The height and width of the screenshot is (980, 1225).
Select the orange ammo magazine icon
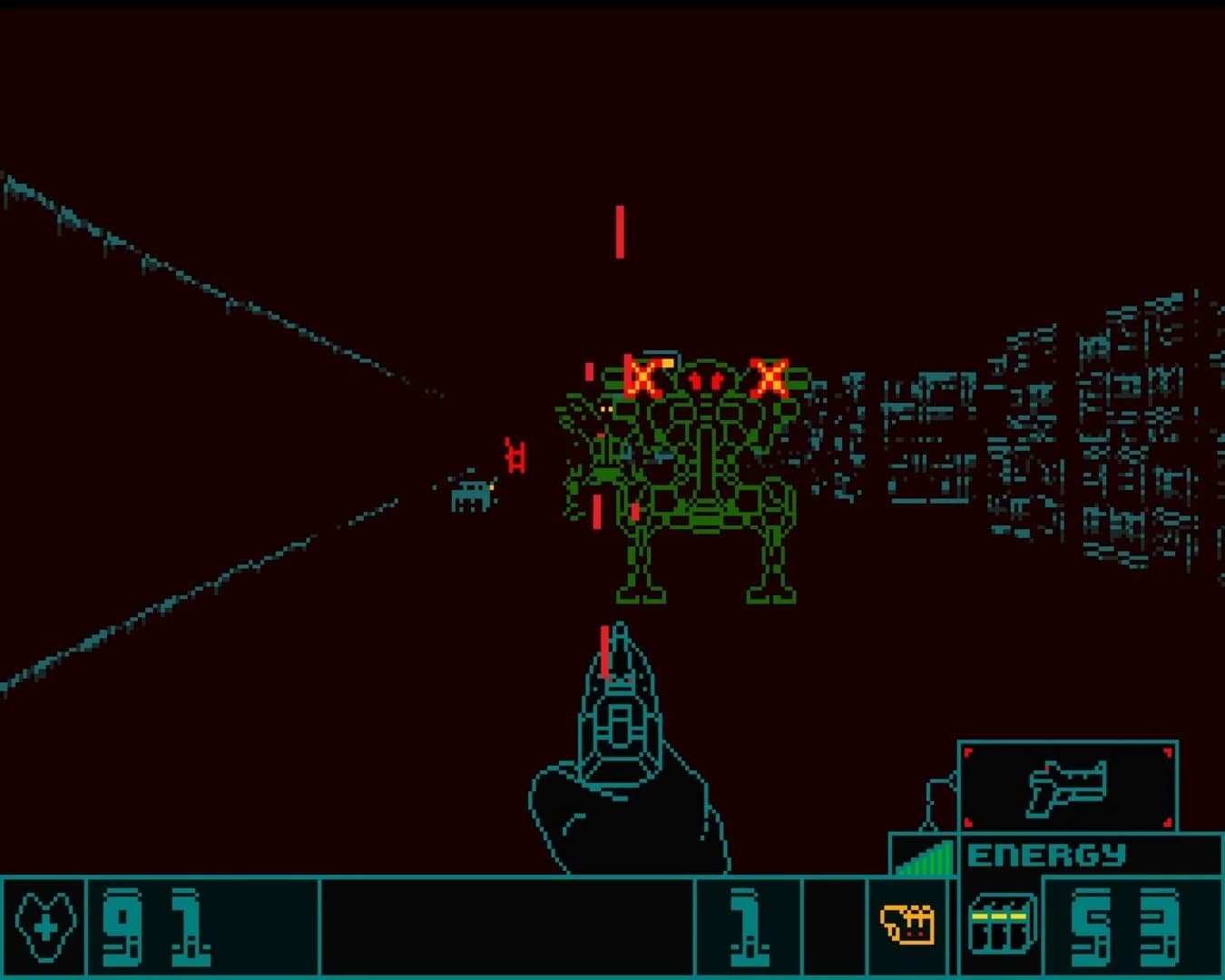point(906,926)
